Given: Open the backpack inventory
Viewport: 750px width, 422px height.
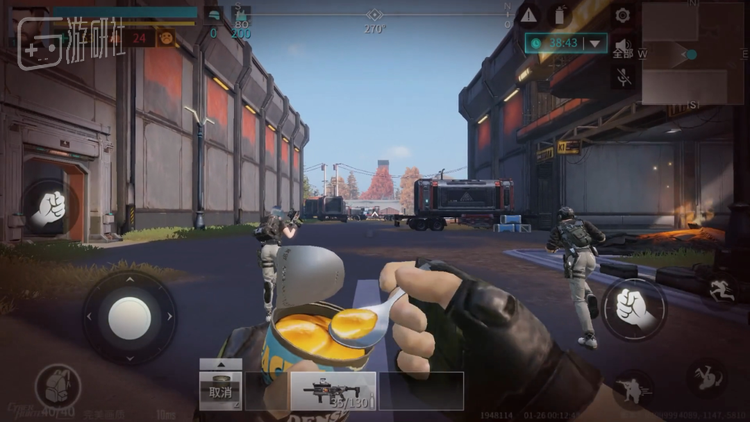Looking at the screenshot, I should (57, 387).
